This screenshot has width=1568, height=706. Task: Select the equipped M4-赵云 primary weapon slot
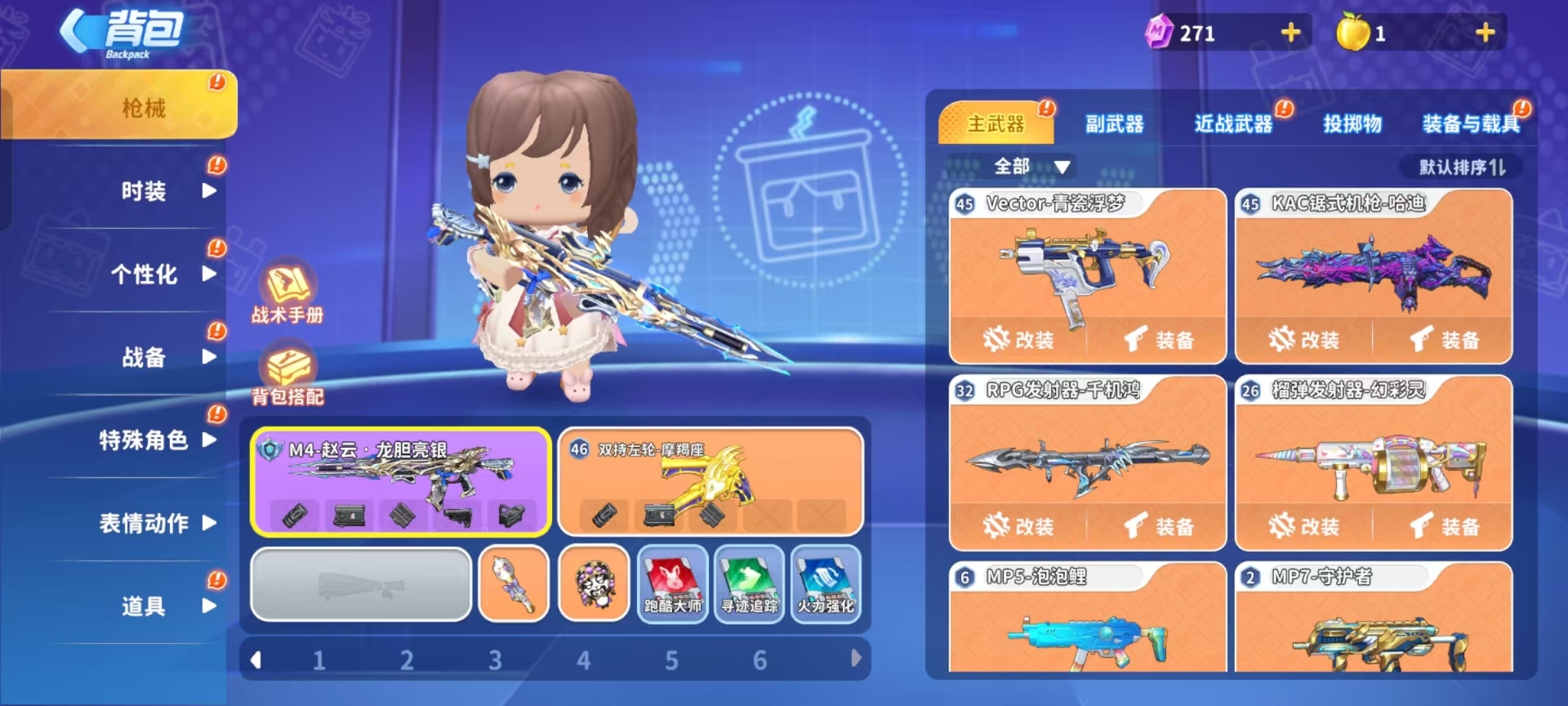click(400, 482)
